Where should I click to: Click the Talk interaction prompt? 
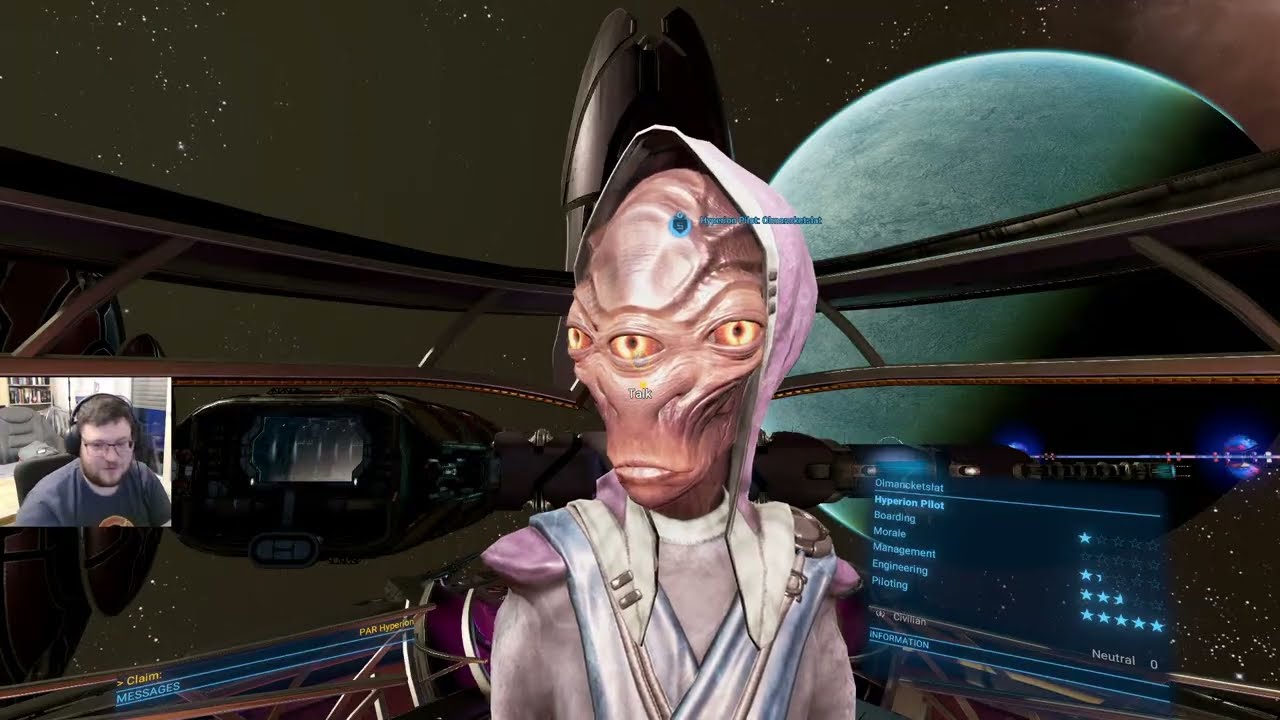pos(640,394)
